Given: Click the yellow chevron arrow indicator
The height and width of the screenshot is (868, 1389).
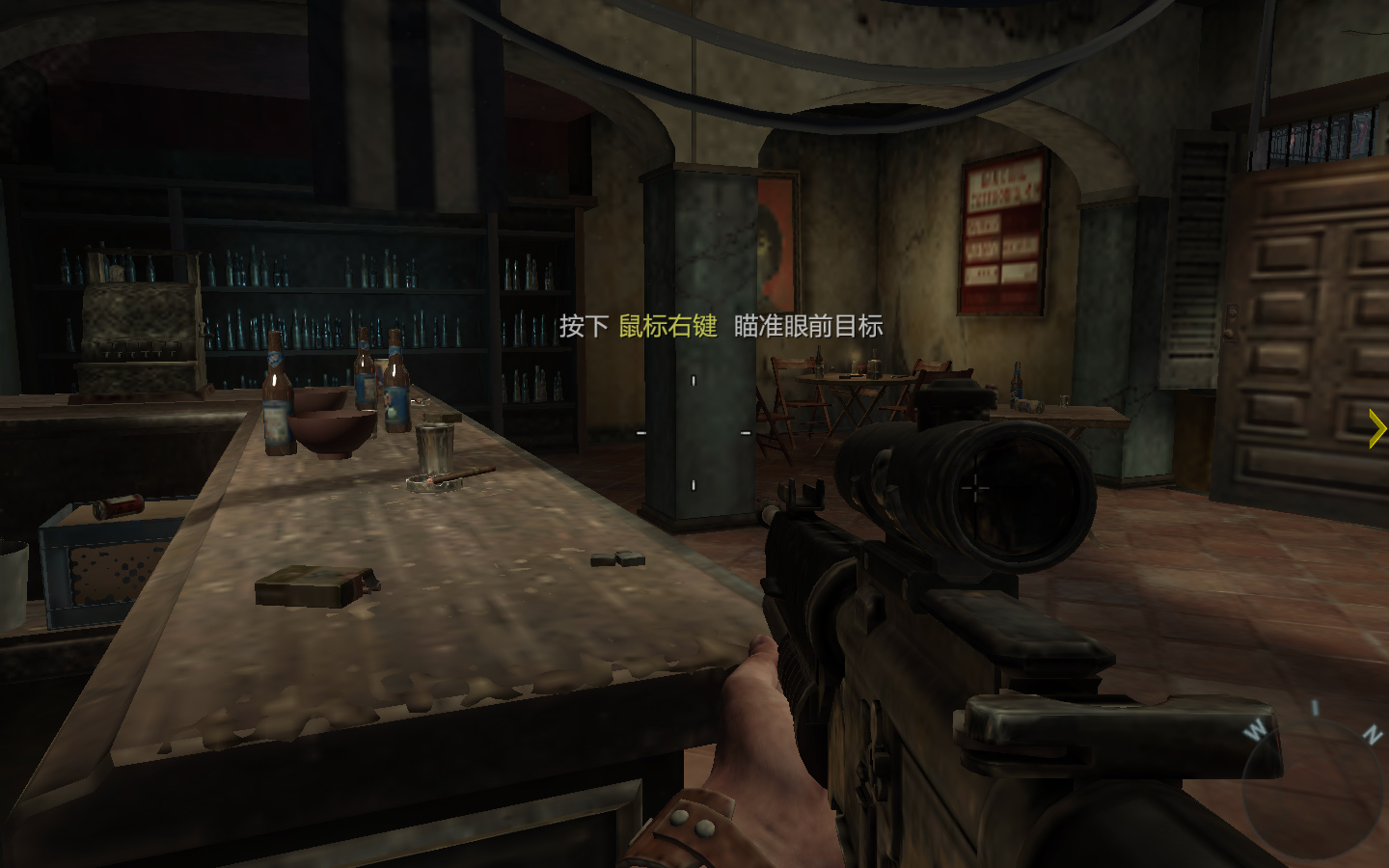Looking at the screenshot, I should [1375, 427].
